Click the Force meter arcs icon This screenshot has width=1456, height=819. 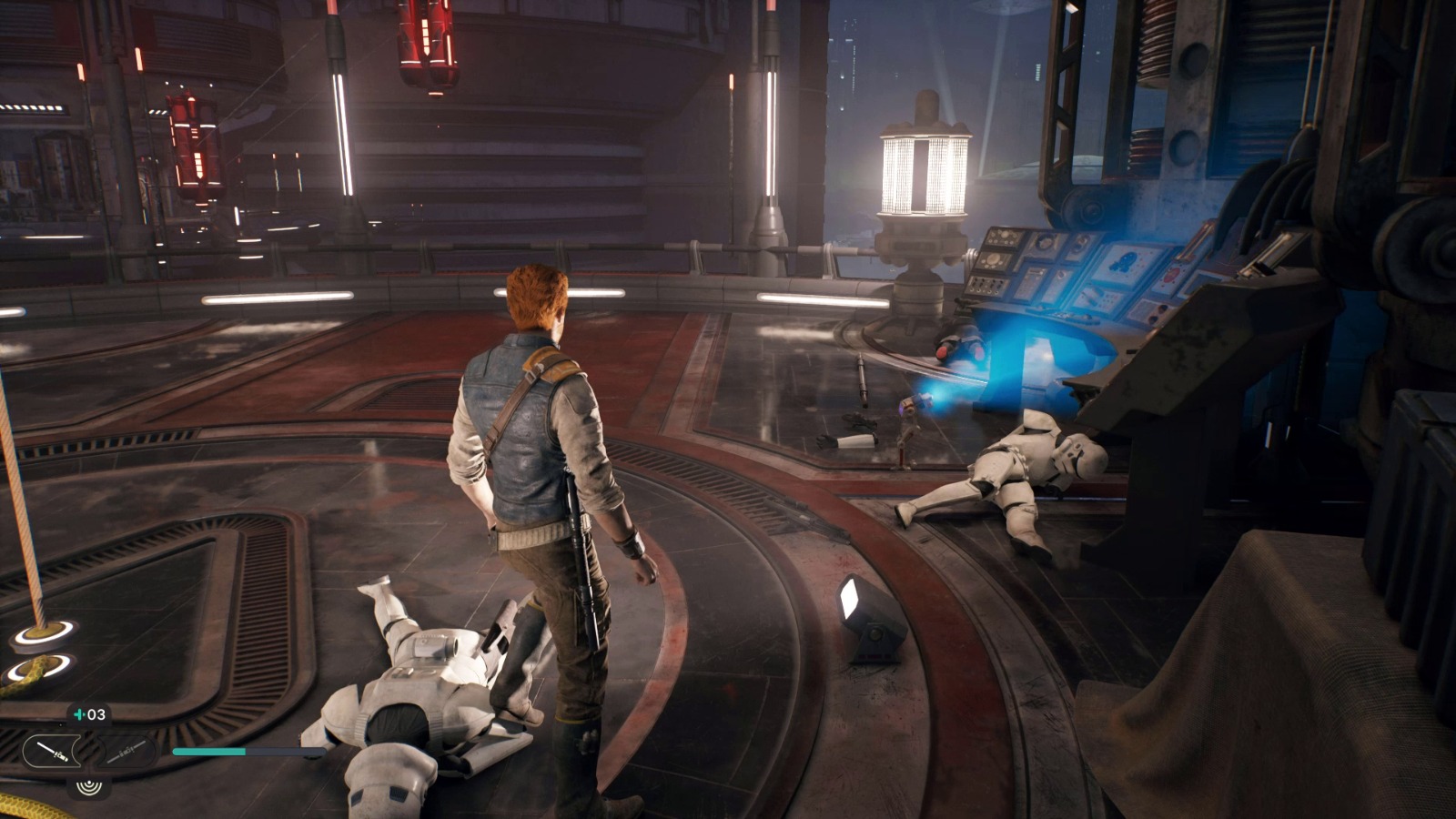[89, 788]
